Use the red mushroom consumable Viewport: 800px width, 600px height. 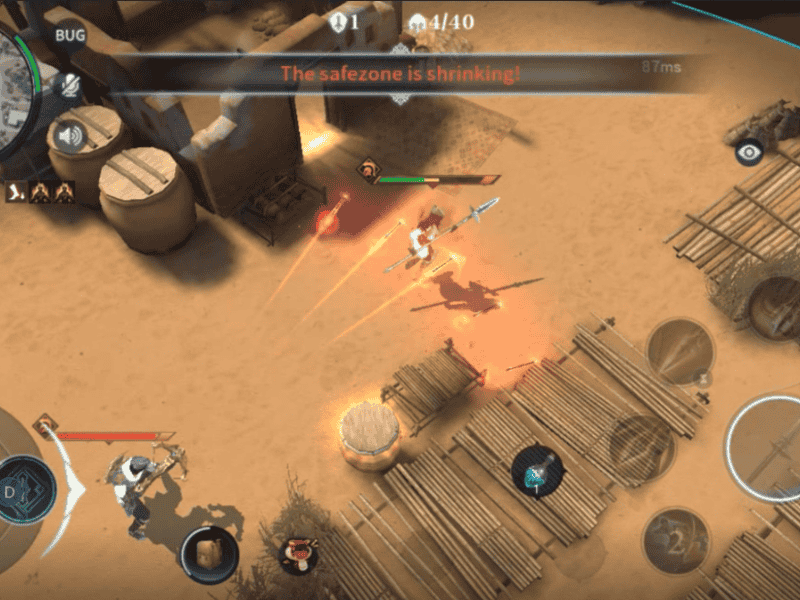click(x=297, y=553)
